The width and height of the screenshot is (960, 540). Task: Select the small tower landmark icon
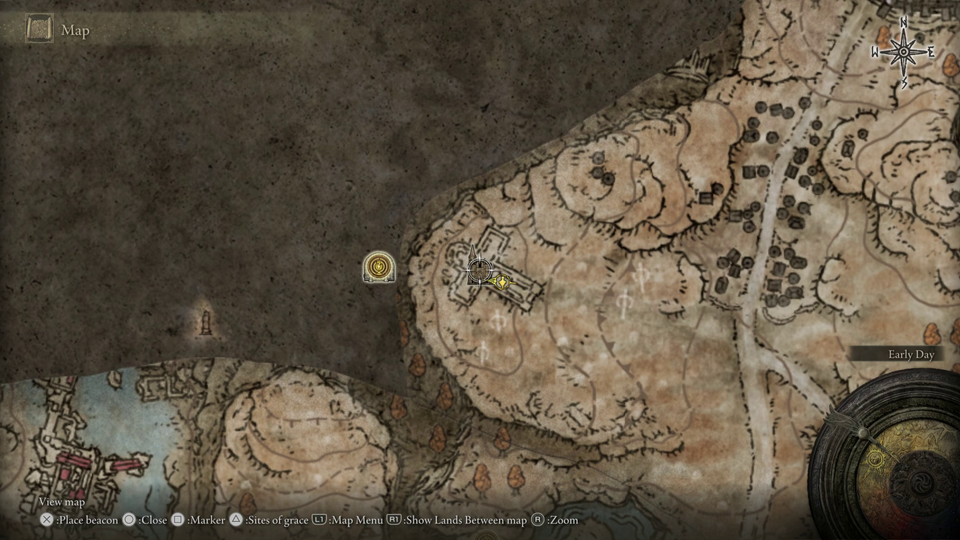pyautogui.click(x=208, y=322)
